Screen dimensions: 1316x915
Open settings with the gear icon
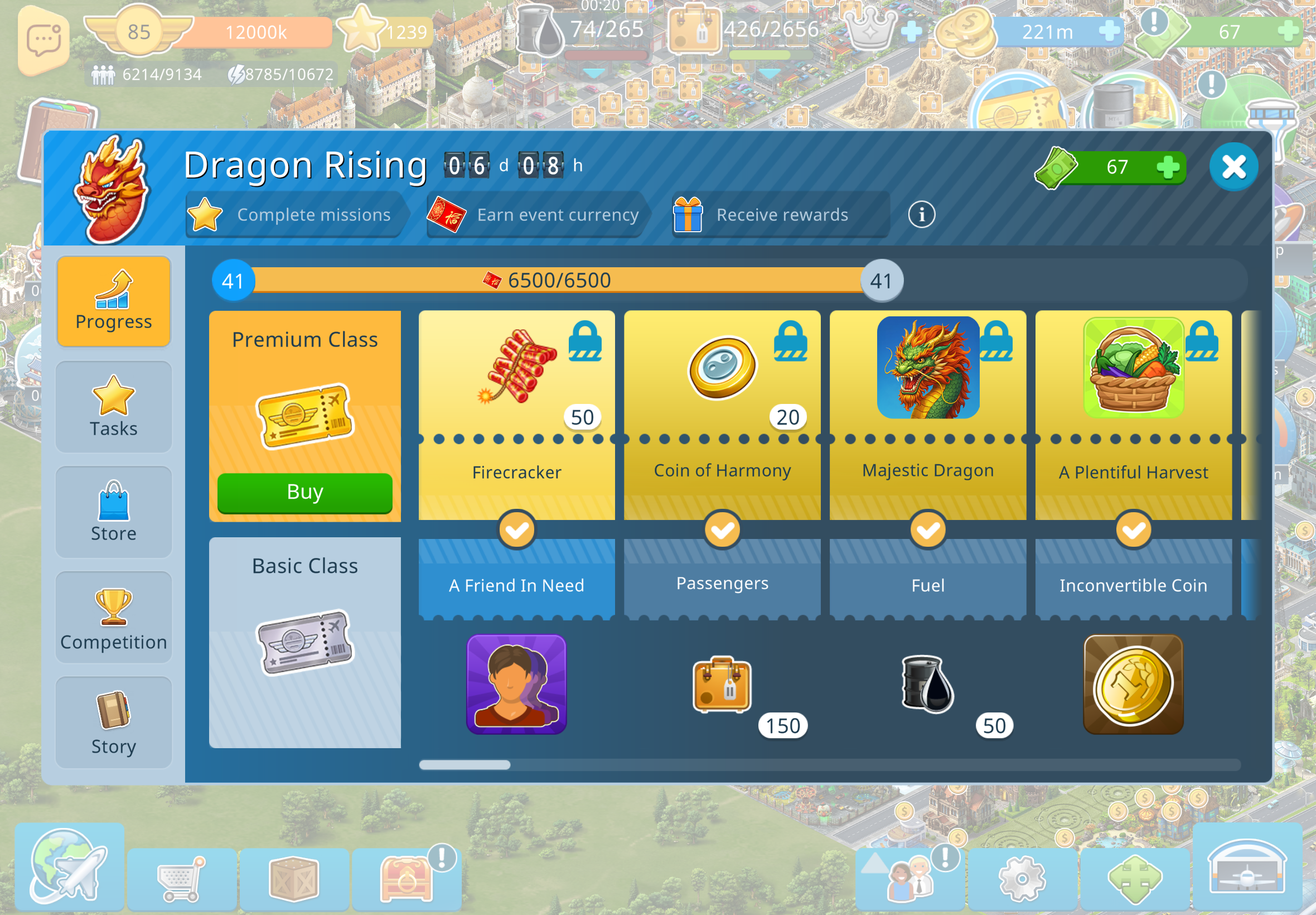pos(1022,878)
